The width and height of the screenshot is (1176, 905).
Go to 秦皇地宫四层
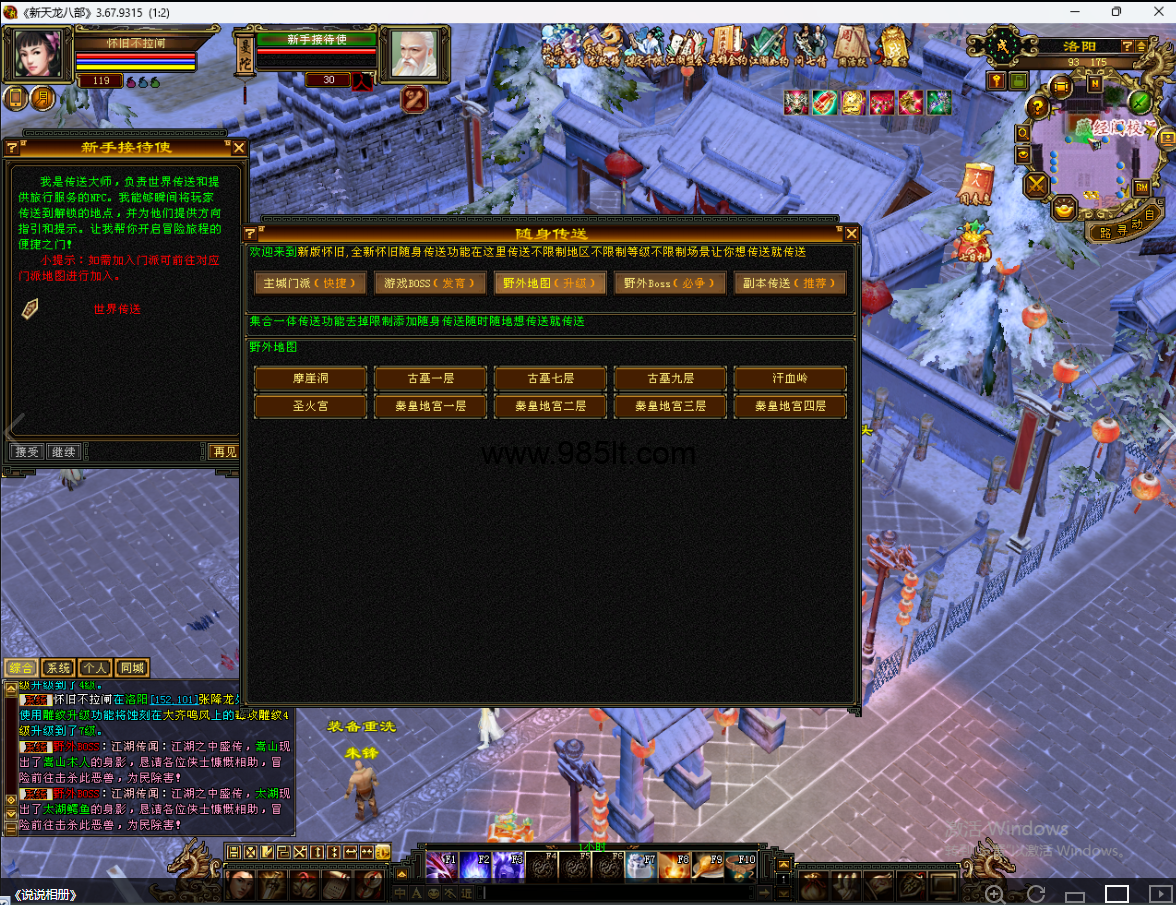790,406
